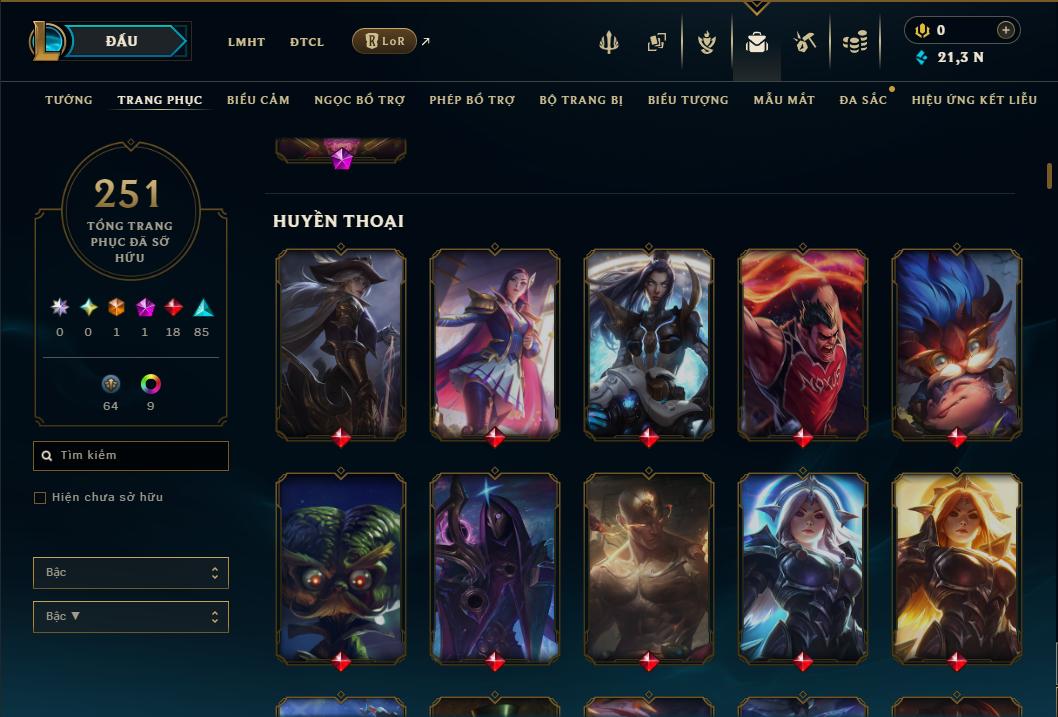Open the crossed hammer crafting icon
Viewport: 1058px width, 717px height.
click(805, 42)
